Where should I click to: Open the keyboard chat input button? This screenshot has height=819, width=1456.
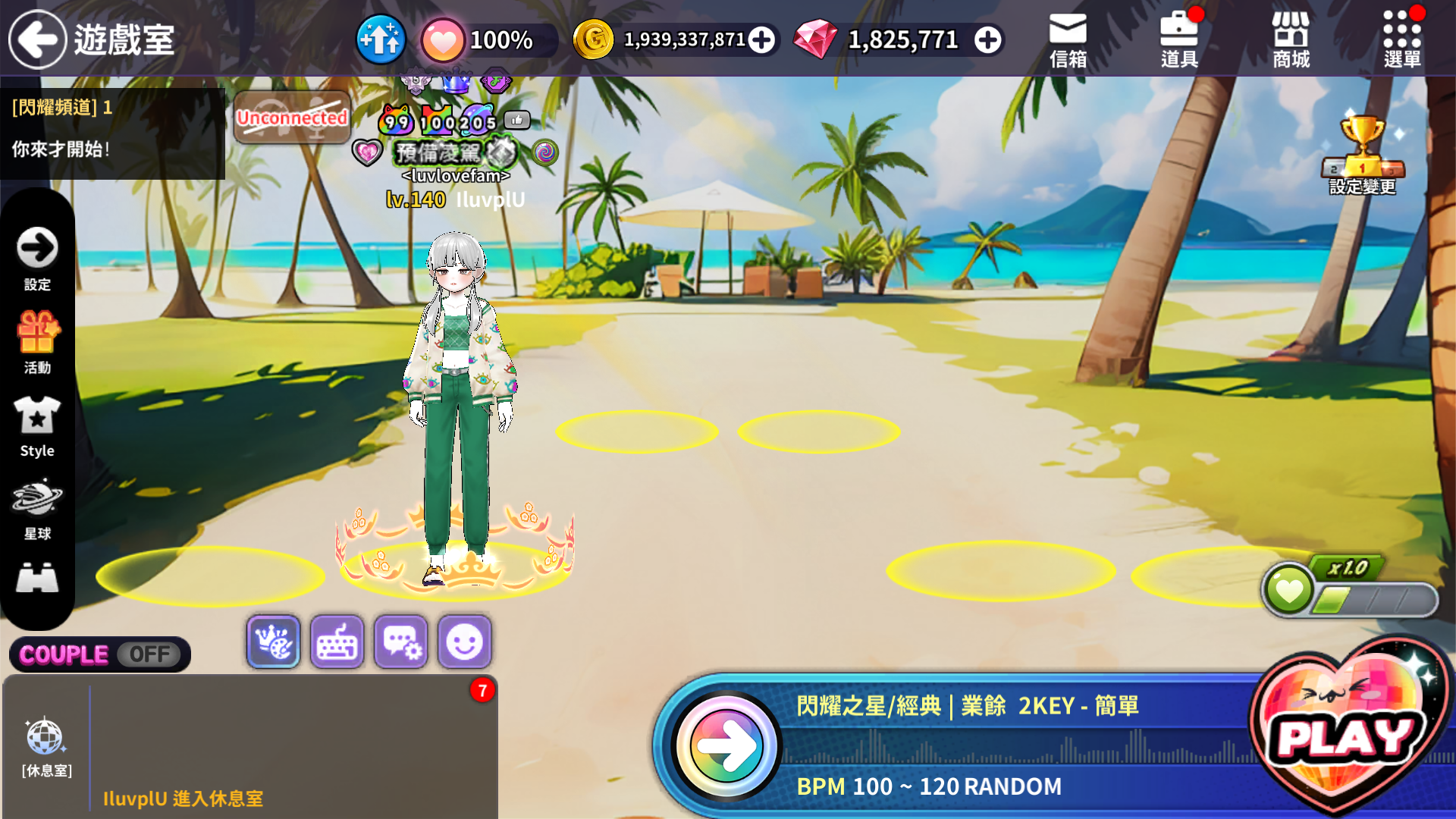click(x=337, y=642)
